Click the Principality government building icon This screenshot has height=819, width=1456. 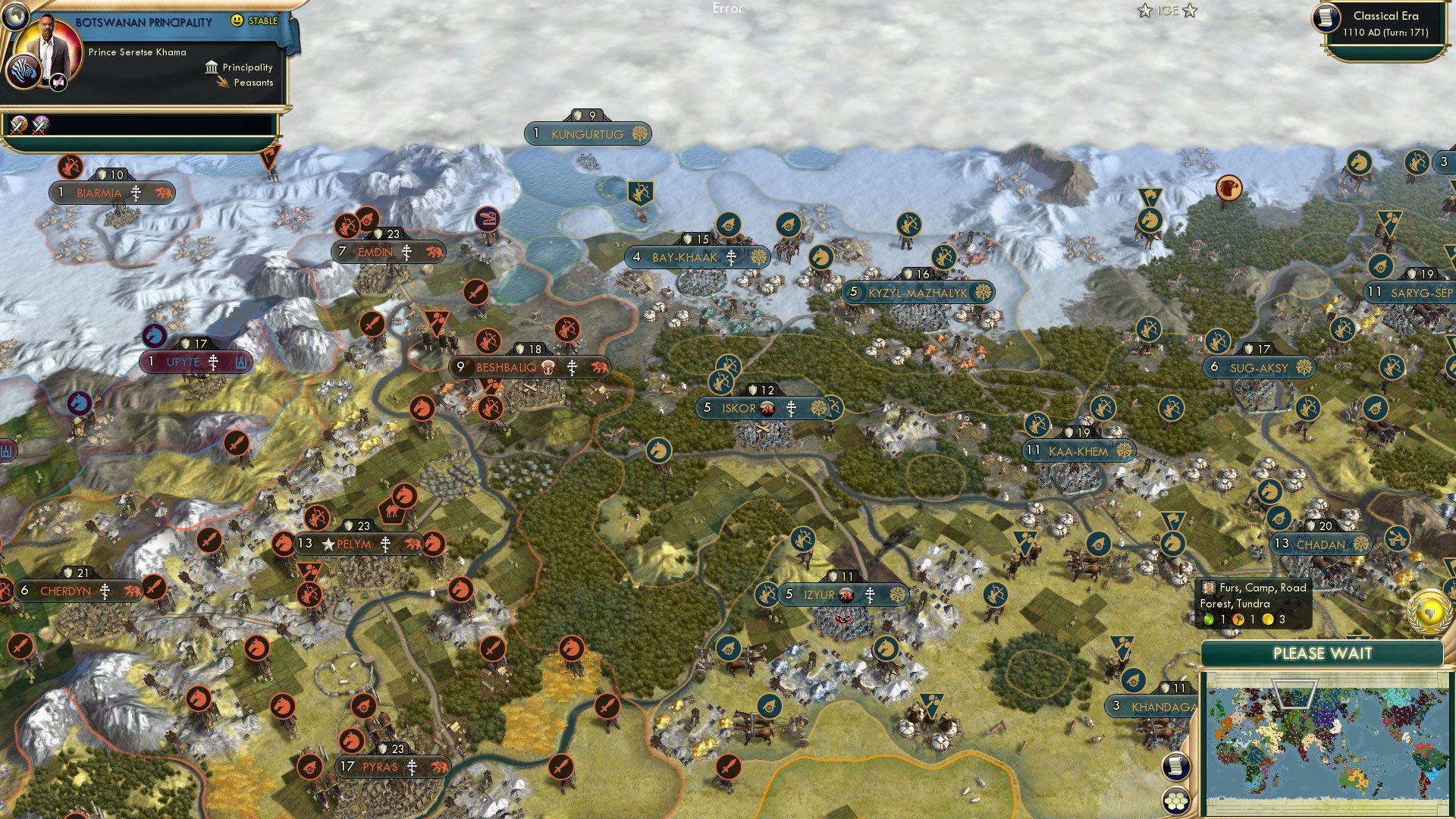pyautogui.click(x=210, y=67)
